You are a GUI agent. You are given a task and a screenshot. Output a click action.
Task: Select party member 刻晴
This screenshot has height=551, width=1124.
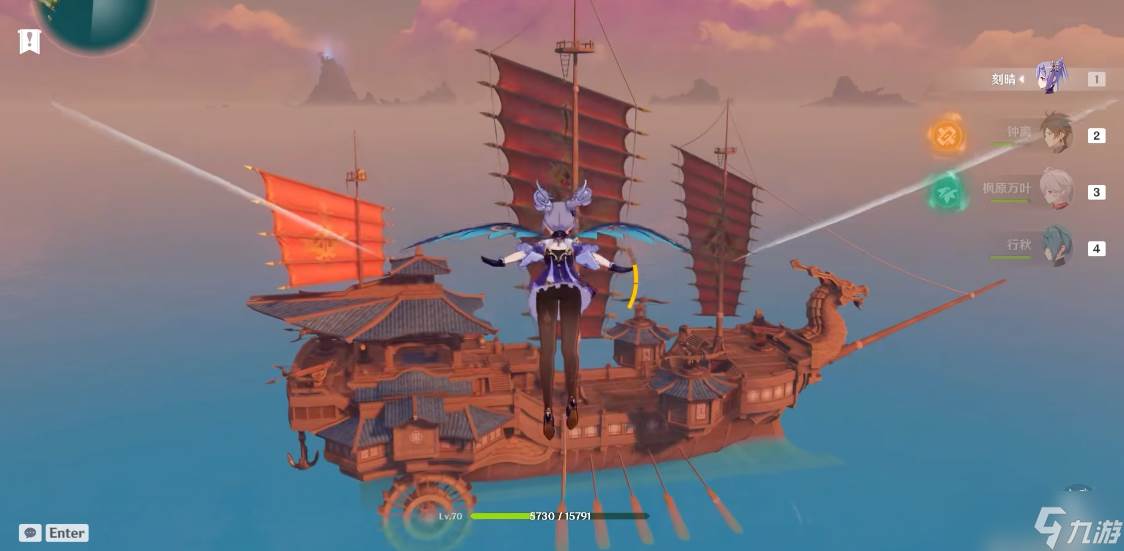(x=1052, y=77)
